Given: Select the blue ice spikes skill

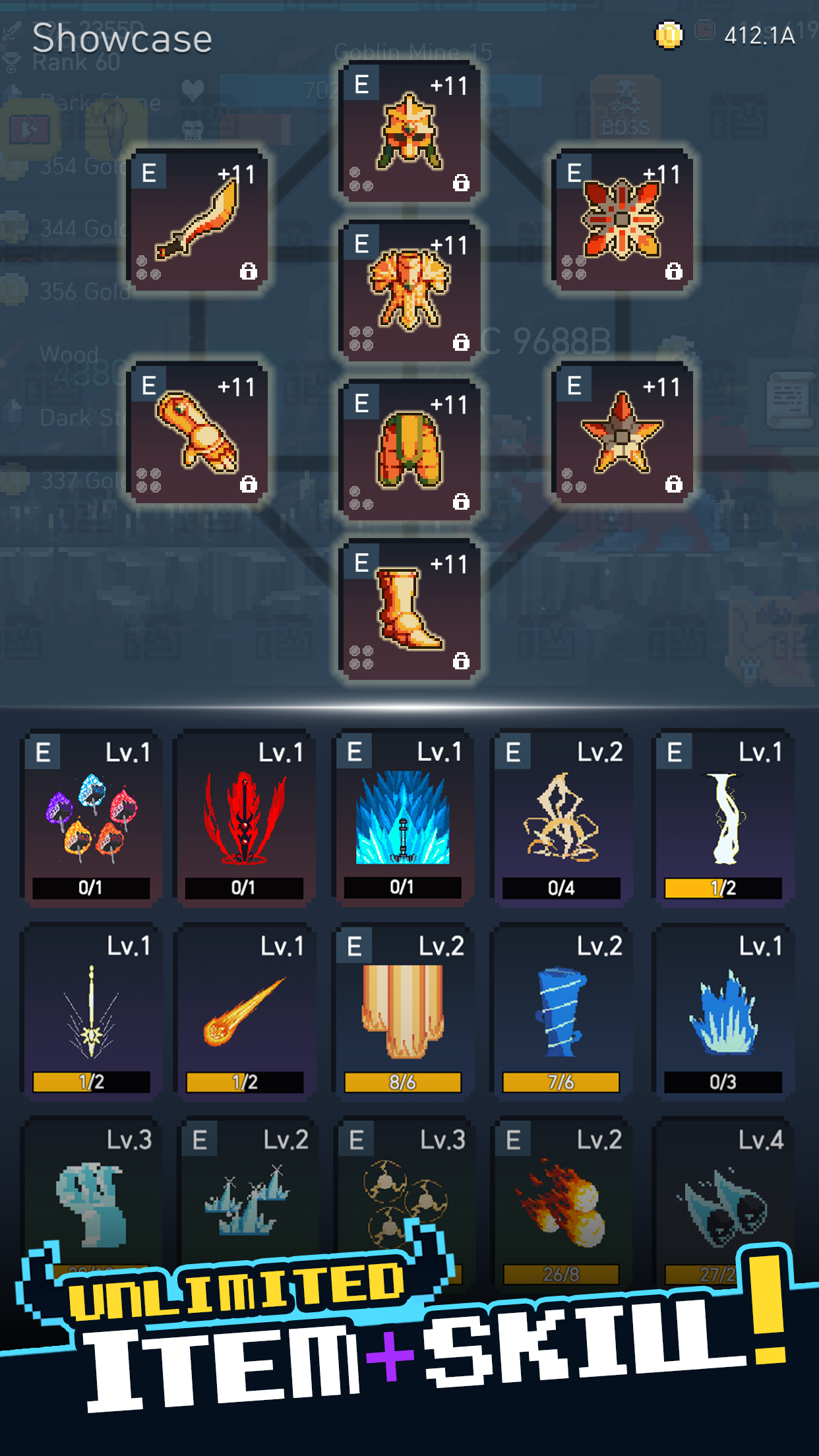Looking at the screenshot, I should [402, 818].
